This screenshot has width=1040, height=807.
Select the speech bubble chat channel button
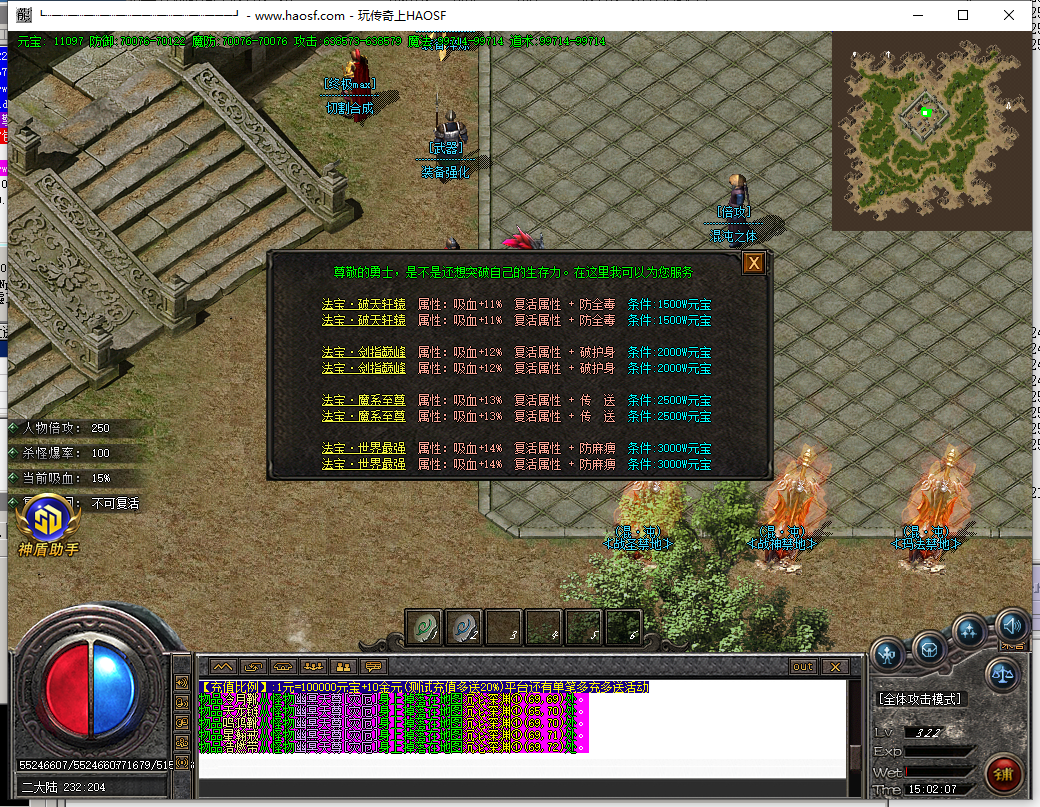(373, 666)
